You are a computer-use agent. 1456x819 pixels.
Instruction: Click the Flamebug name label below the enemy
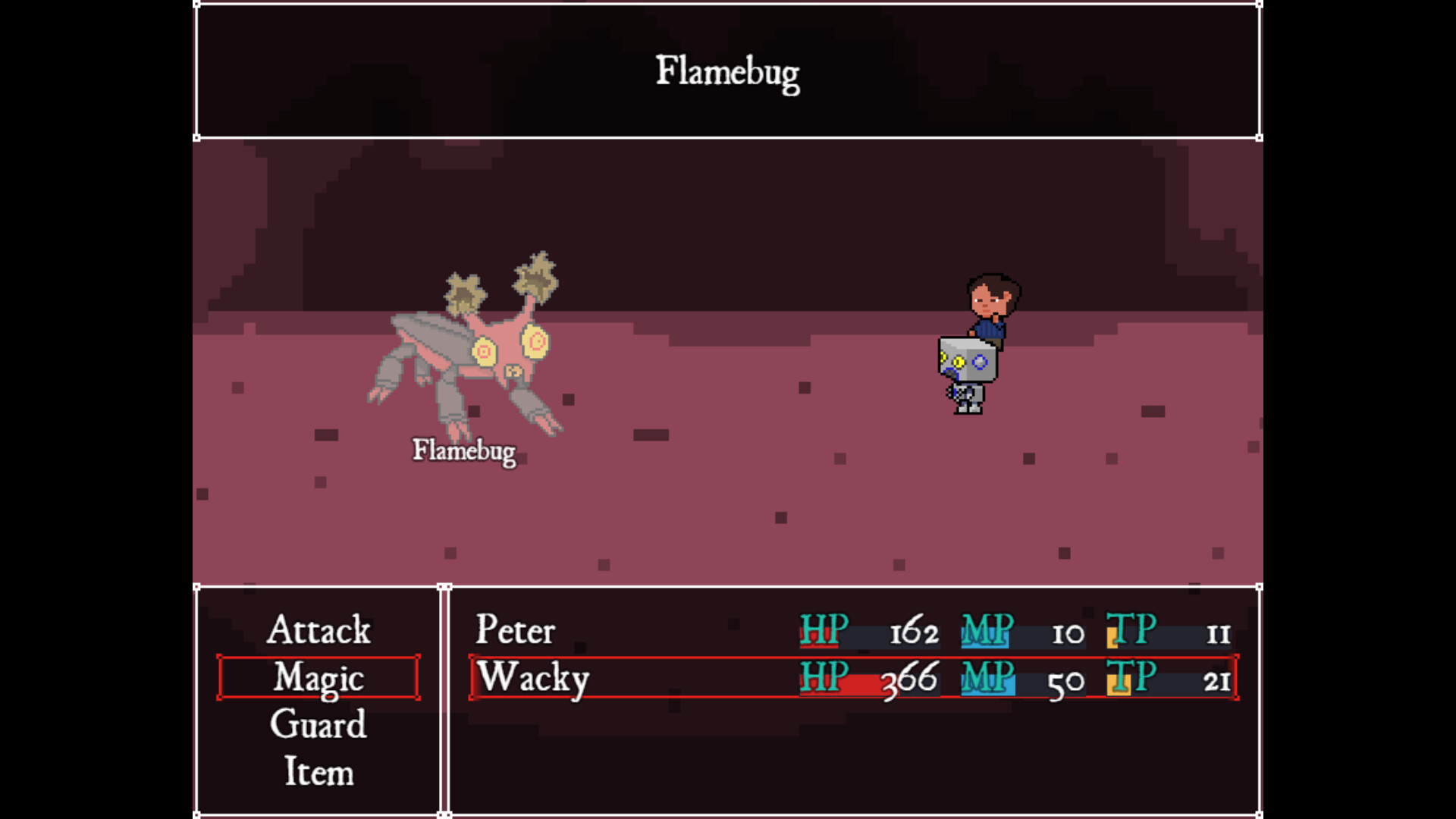click(464, 450)
